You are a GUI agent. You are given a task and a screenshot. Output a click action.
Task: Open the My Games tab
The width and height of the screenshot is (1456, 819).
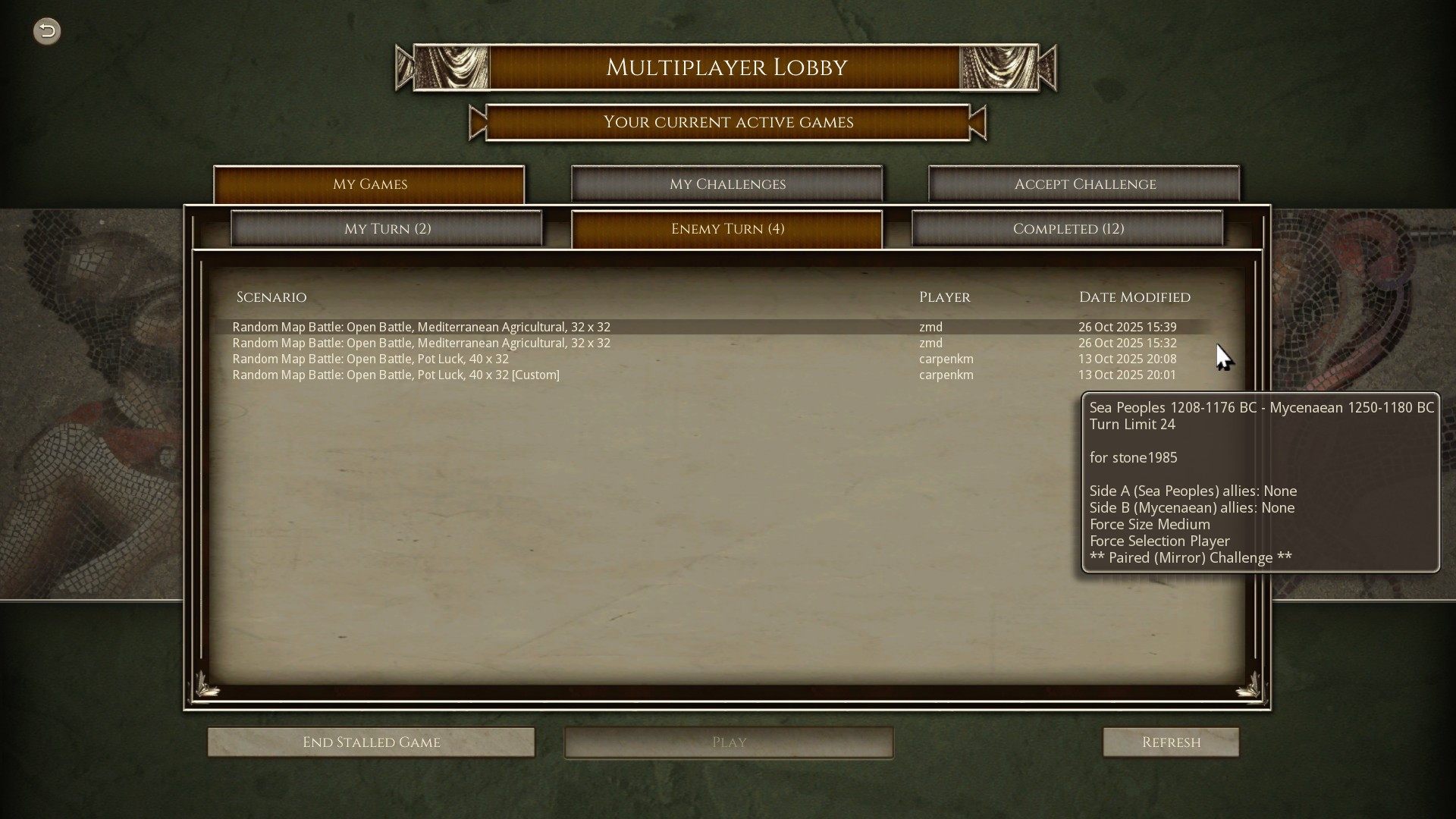(369, 184)
